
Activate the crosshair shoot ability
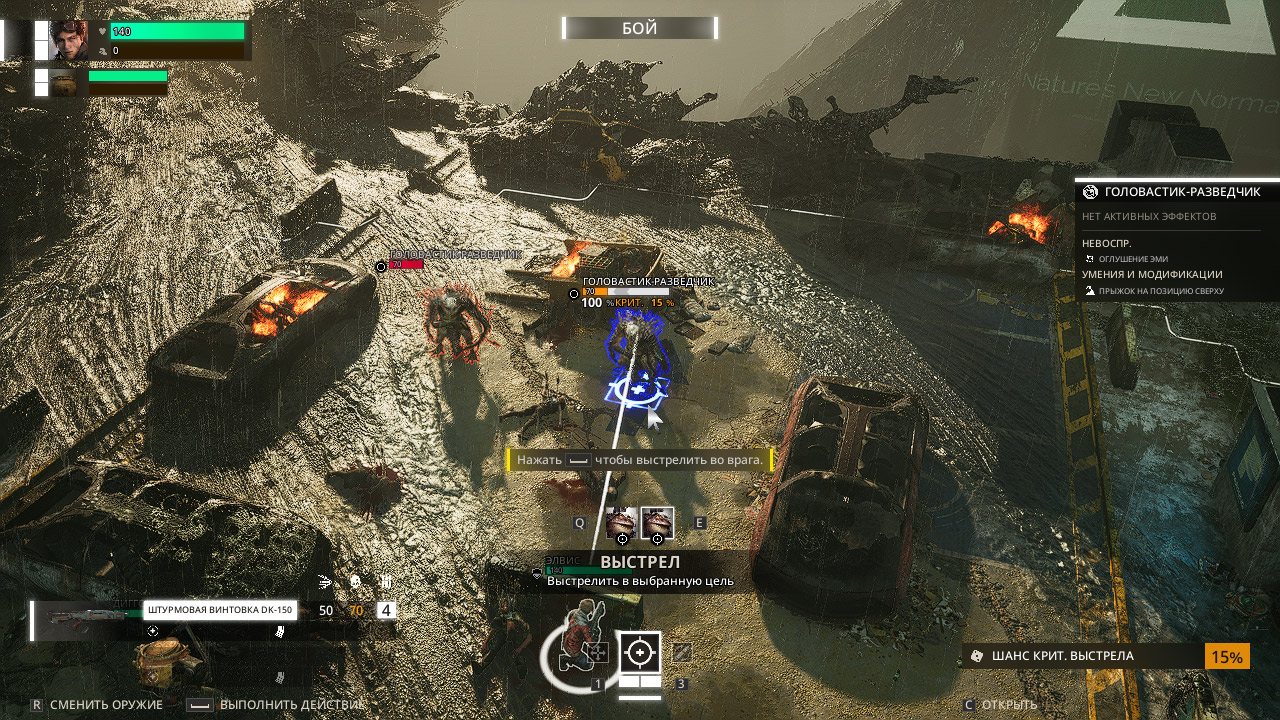point(640,652)
